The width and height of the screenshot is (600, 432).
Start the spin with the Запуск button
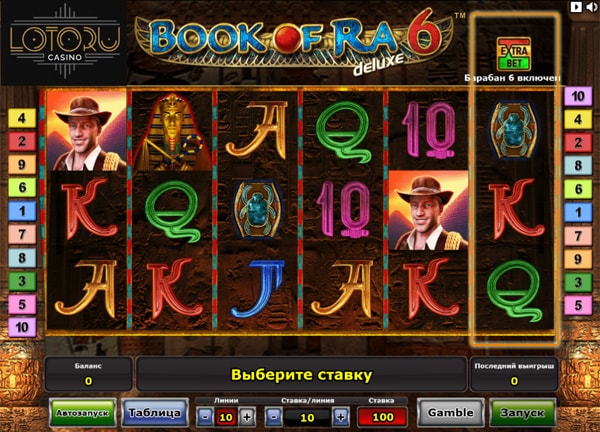(x=523, y=412)
